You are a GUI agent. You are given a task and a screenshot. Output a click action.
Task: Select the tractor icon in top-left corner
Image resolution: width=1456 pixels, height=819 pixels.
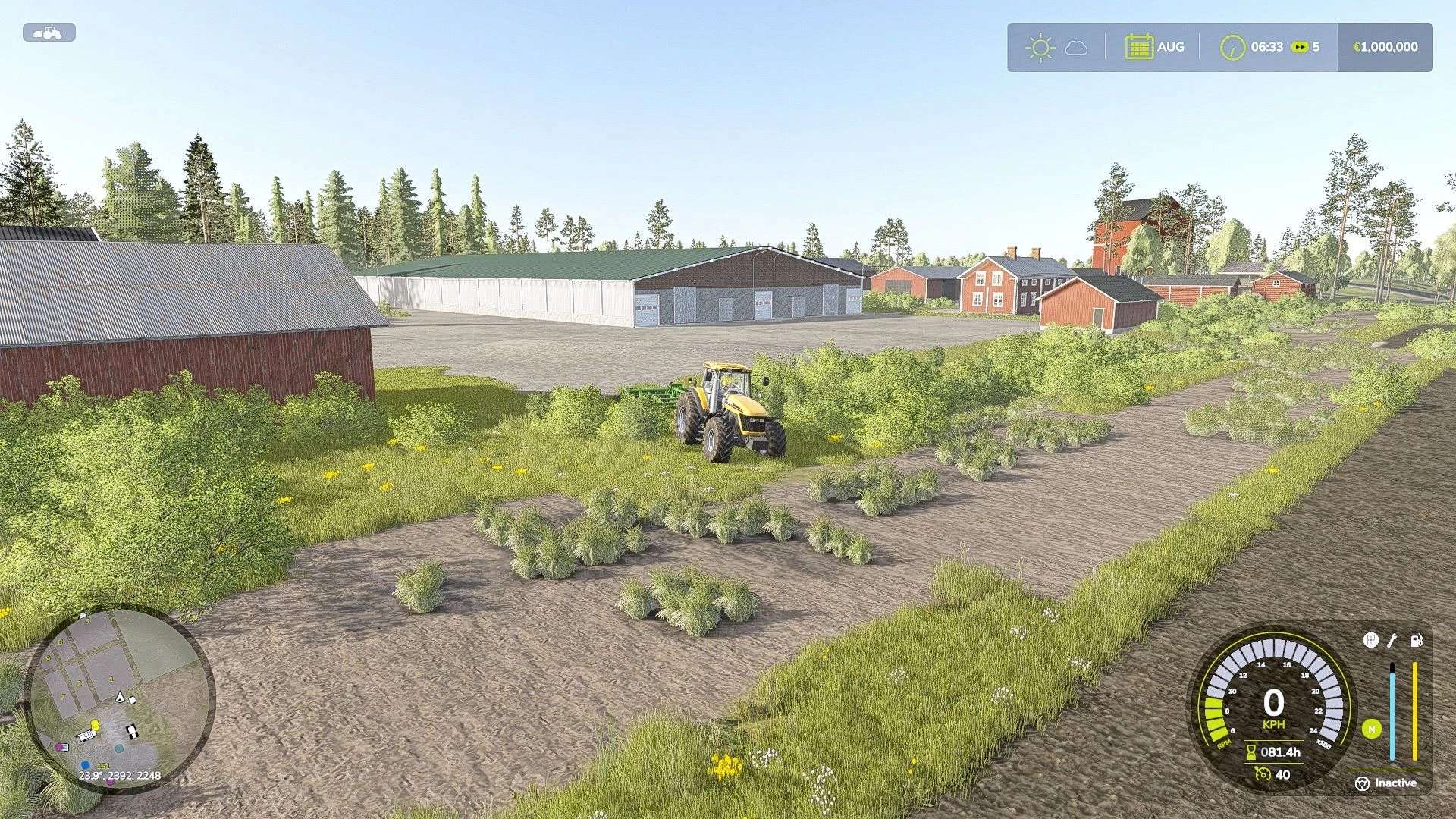click(x=49, y=32)
